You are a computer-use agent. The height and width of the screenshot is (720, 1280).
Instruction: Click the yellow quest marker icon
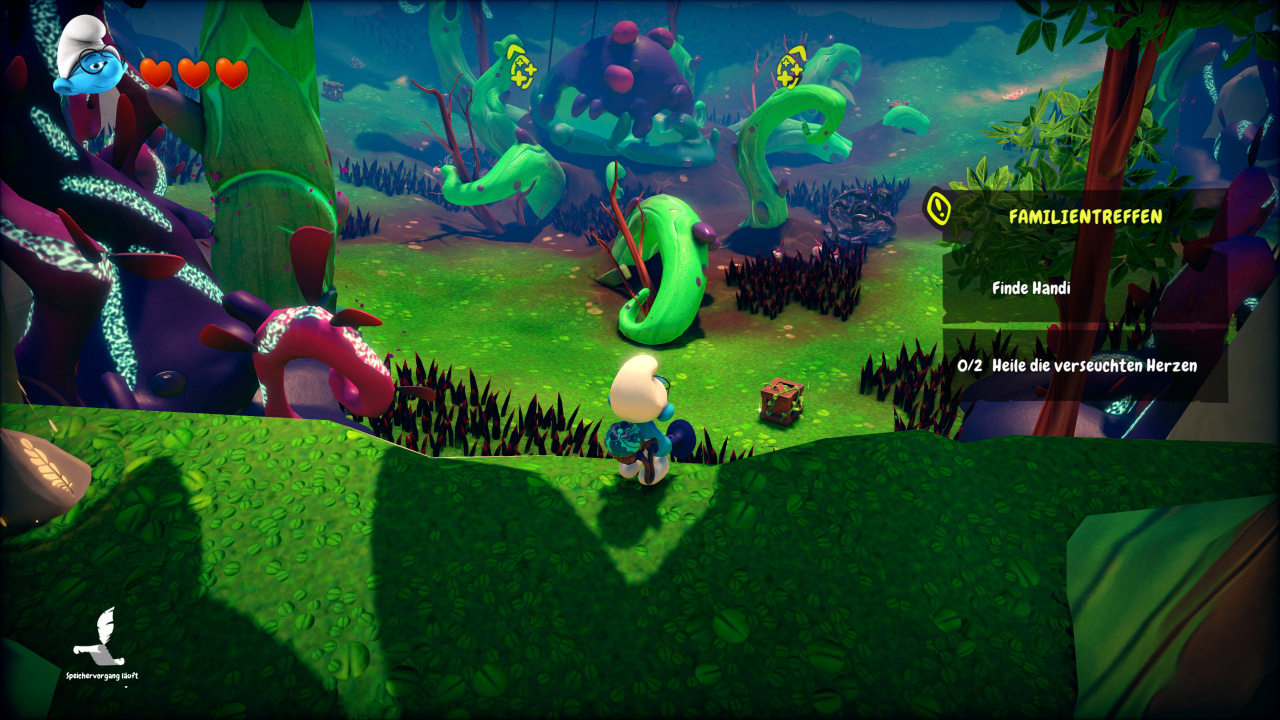coord(938,207)
